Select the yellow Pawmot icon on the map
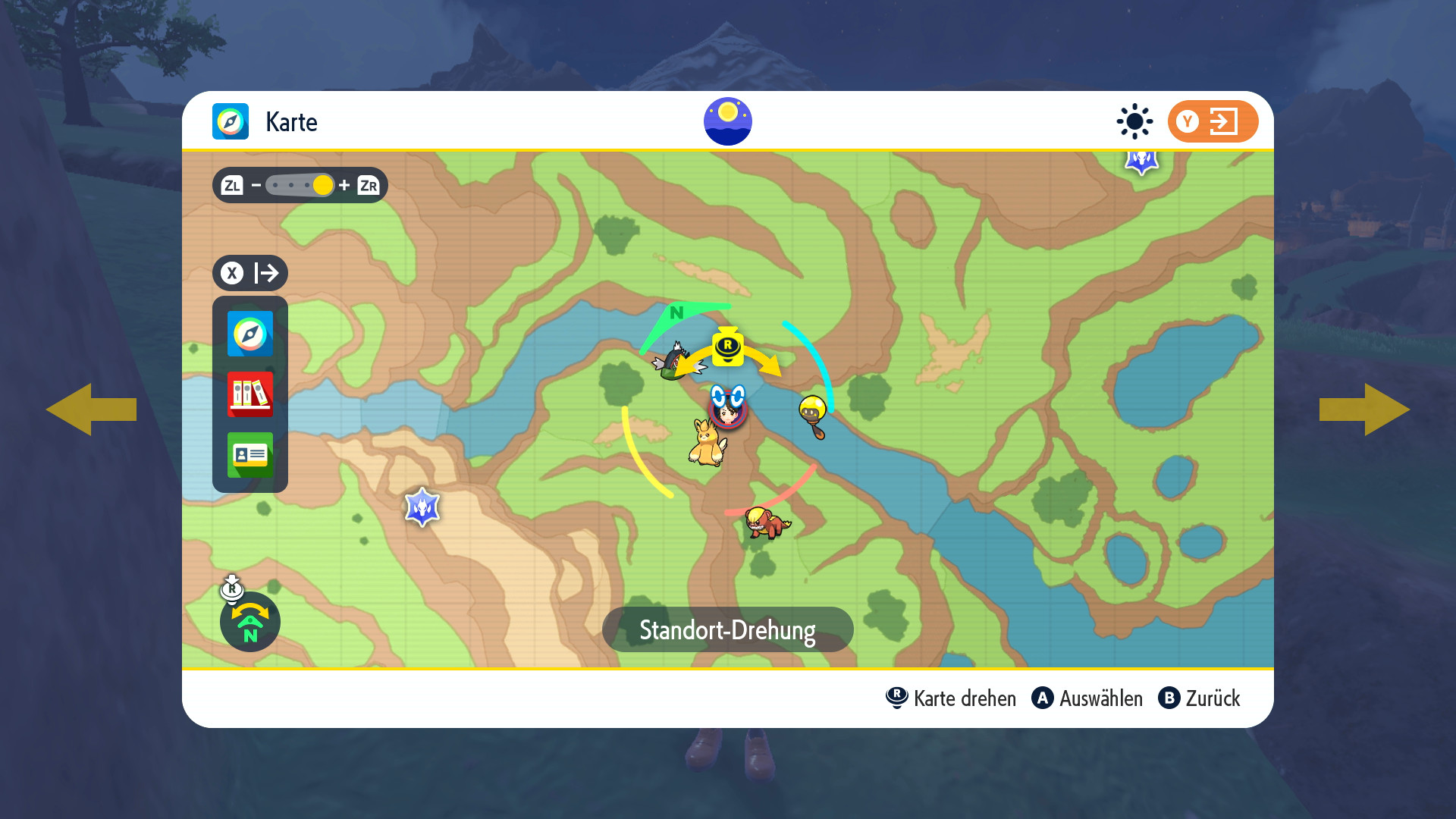1456x819 pixels. [x=707, y=444]
